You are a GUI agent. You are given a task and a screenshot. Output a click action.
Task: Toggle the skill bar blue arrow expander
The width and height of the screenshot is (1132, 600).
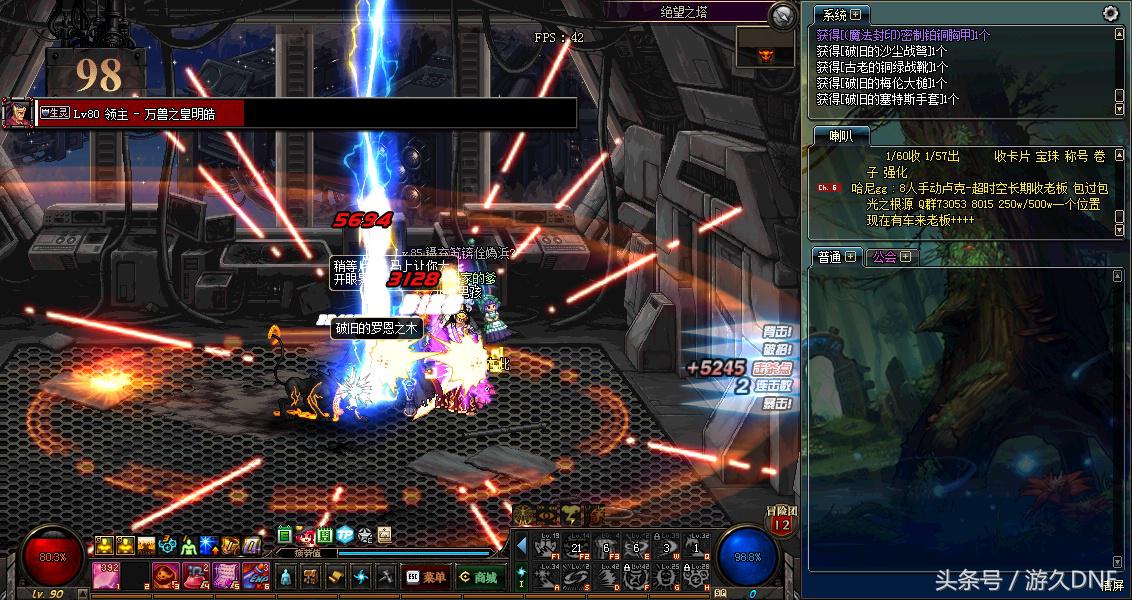point(521,545)
